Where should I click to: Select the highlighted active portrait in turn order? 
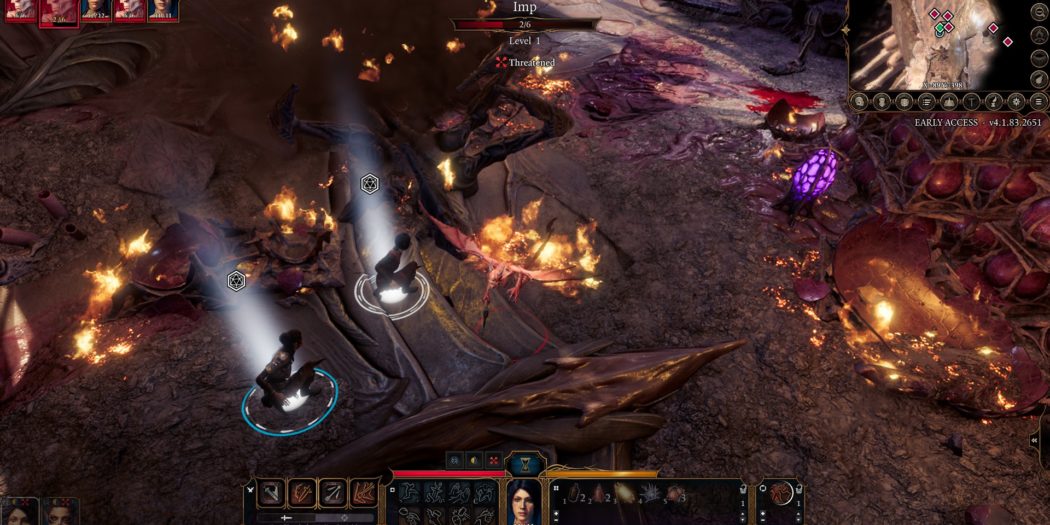point(59,11)
